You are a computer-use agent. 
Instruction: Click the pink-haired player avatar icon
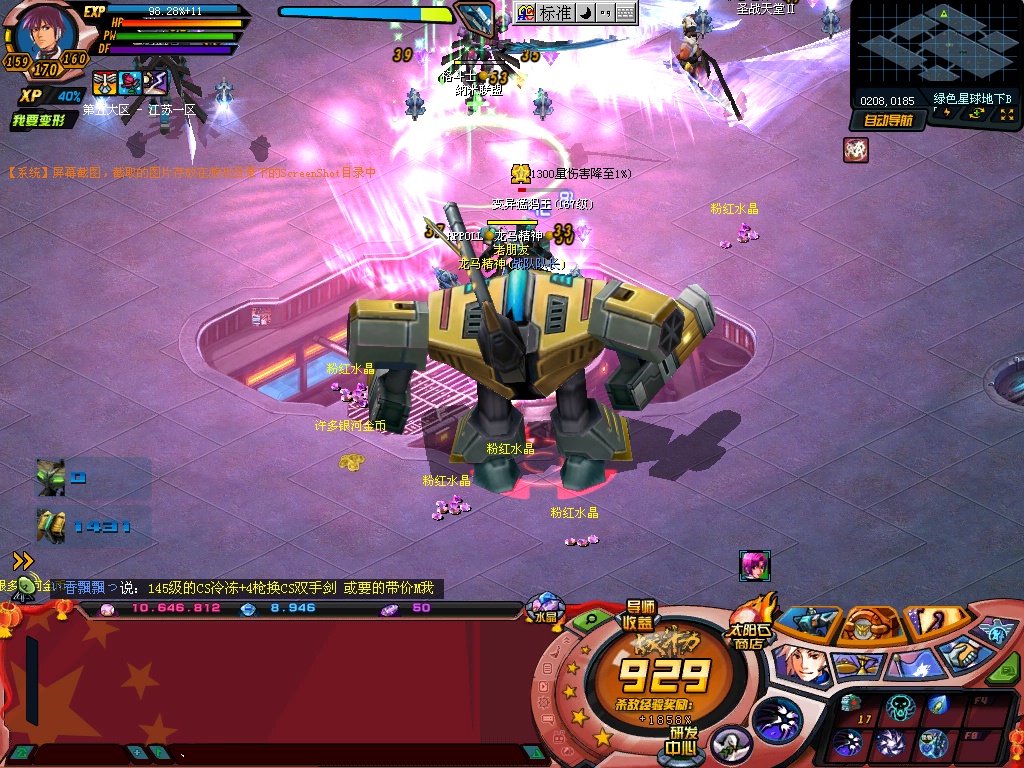754,565
